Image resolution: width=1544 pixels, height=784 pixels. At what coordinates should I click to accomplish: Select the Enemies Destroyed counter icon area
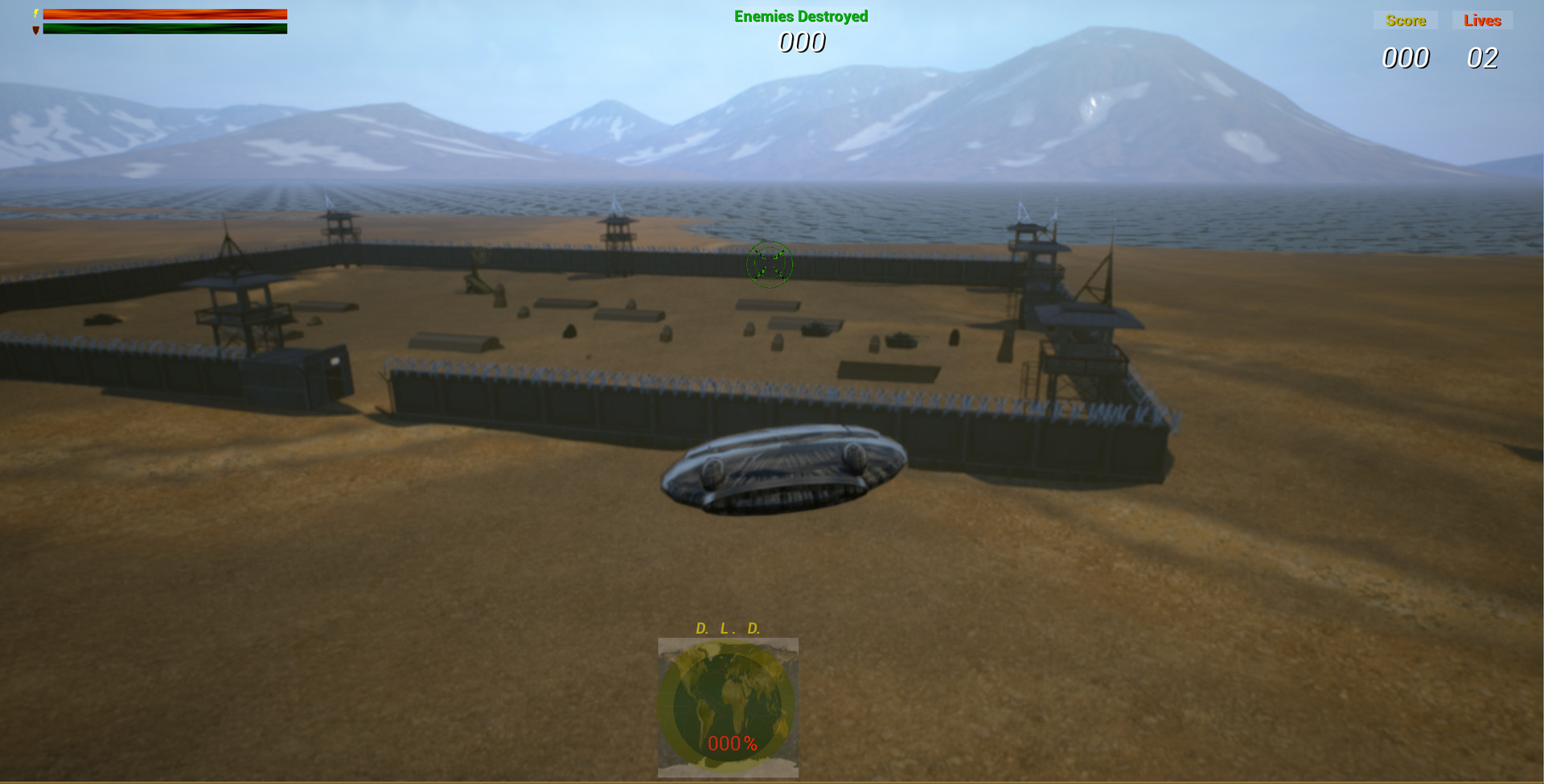(800, 15)
